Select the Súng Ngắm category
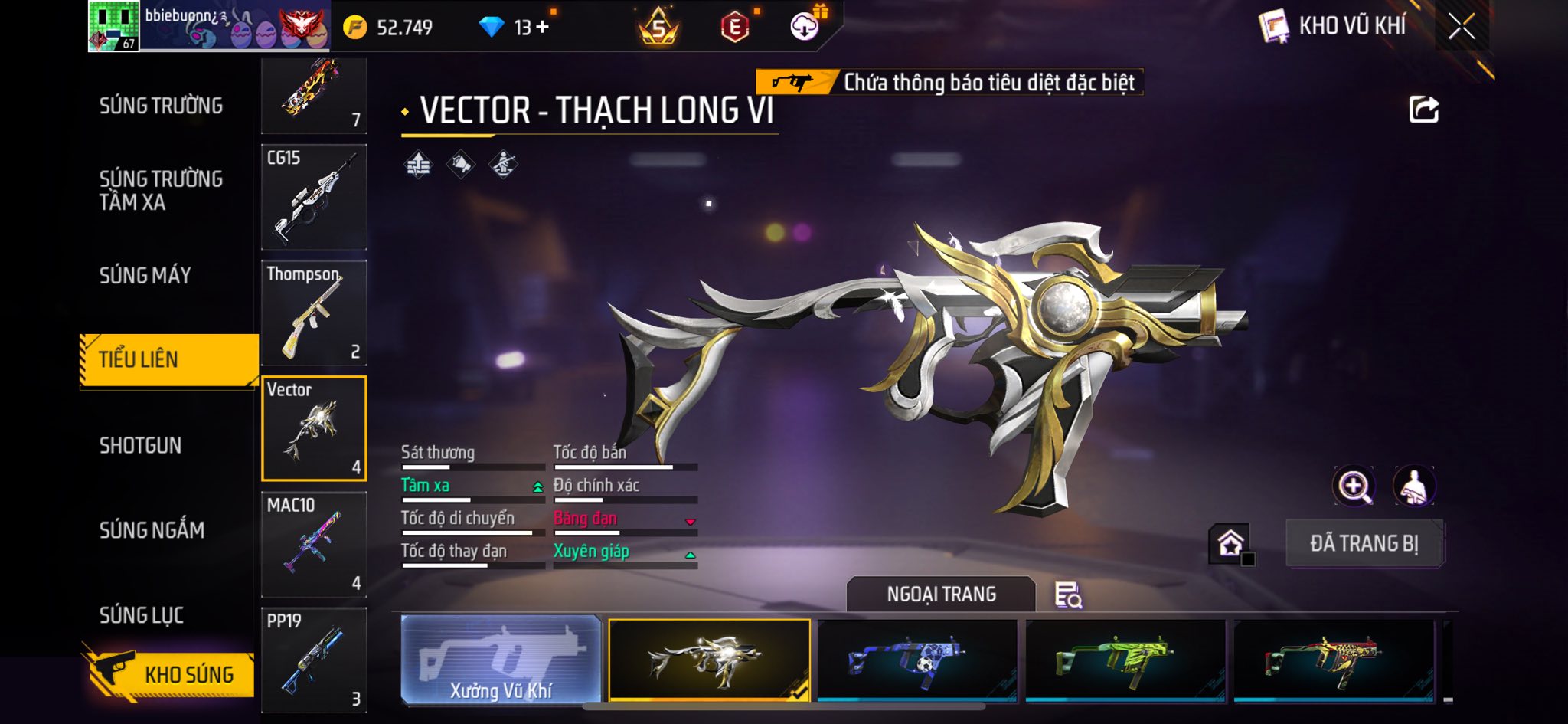This screenshot has width=1568, height=724. click(152, 529)
